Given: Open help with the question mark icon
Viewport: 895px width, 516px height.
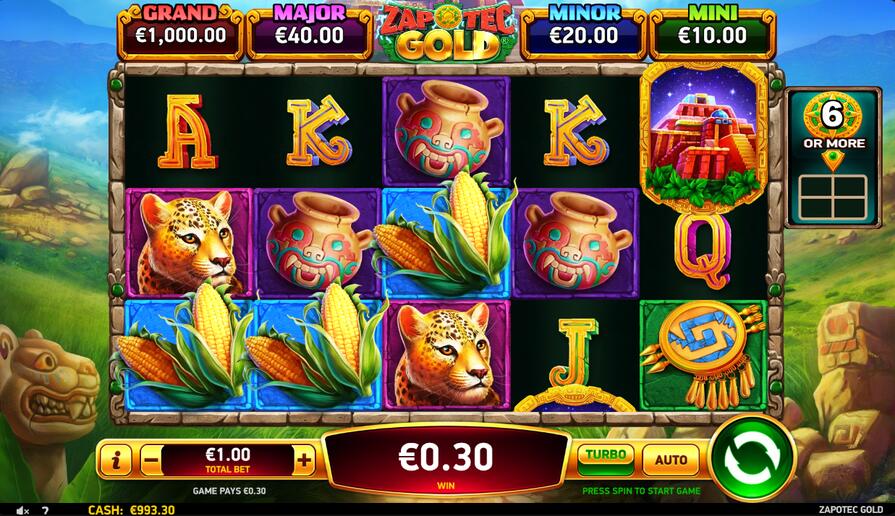Looking at the screenshot, I should pyautogui.click(x=45, y=510).
